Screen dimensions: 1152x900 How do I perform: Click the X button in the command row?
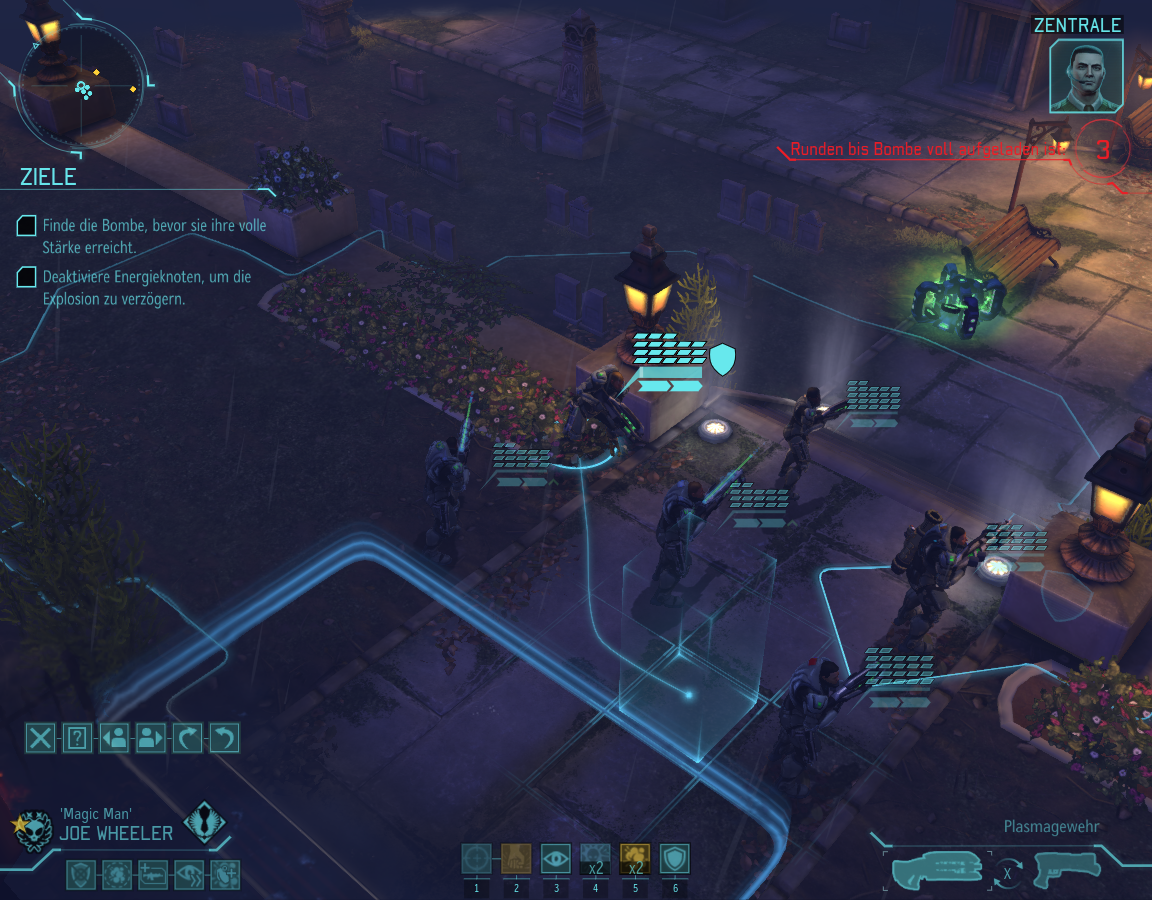tap(41, 738)
